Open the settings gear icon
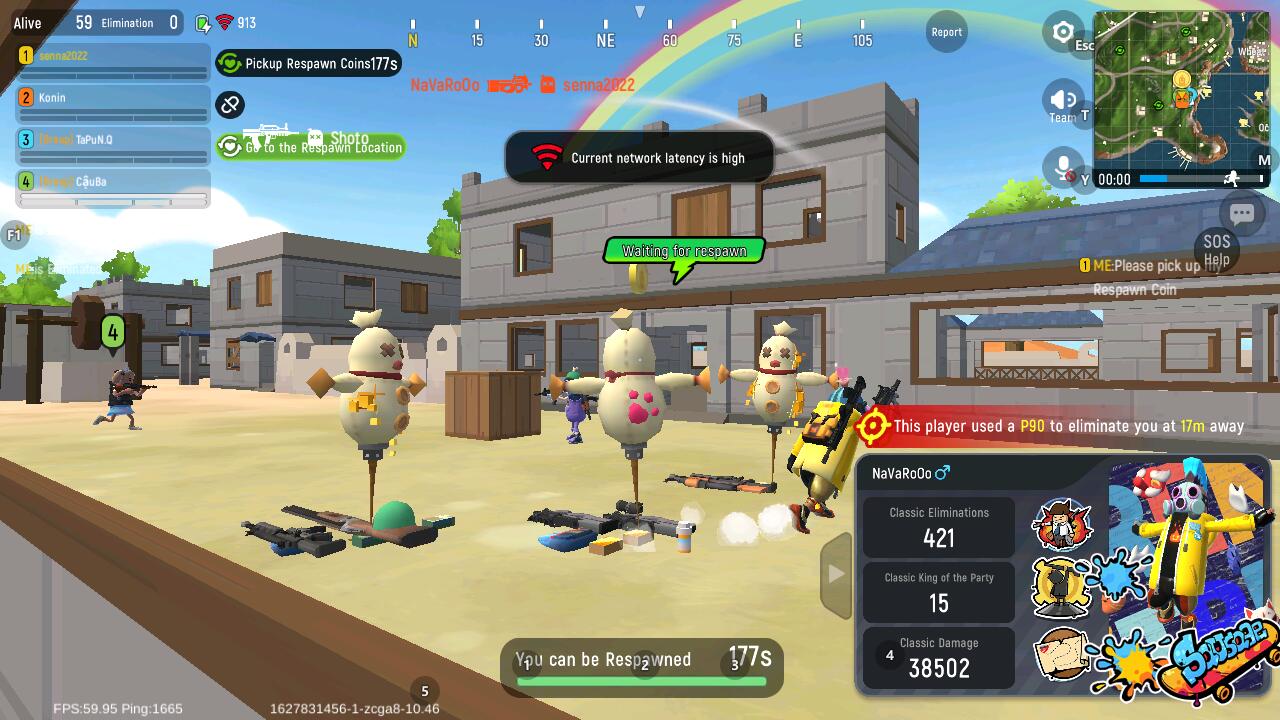1280x720 pixels. point(1062,32)
